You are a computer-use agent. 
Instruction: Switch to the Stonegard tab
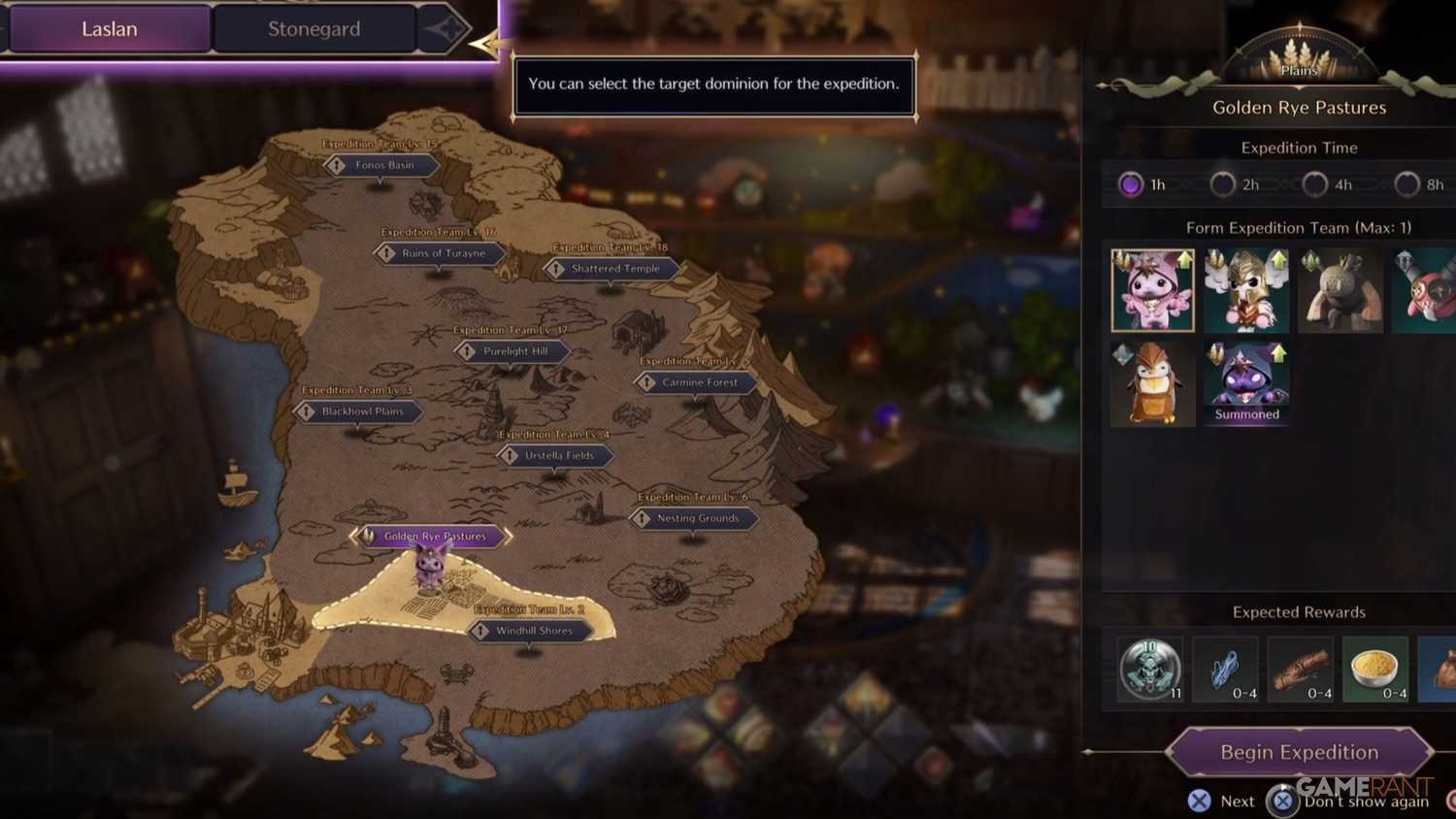(x=314, y=29)
